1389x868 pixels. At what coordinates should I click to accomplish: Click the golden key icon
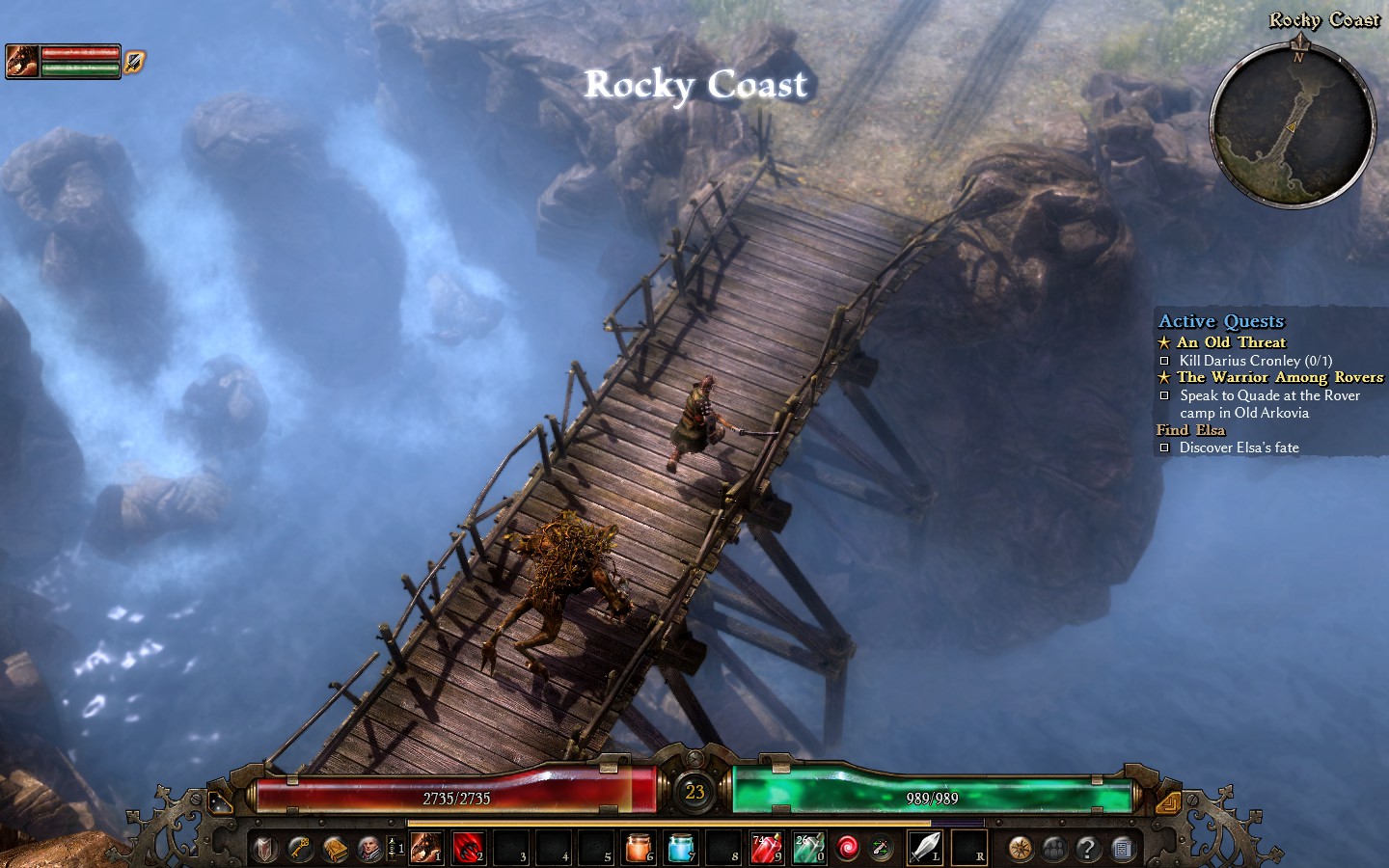[x=300, y=848]
